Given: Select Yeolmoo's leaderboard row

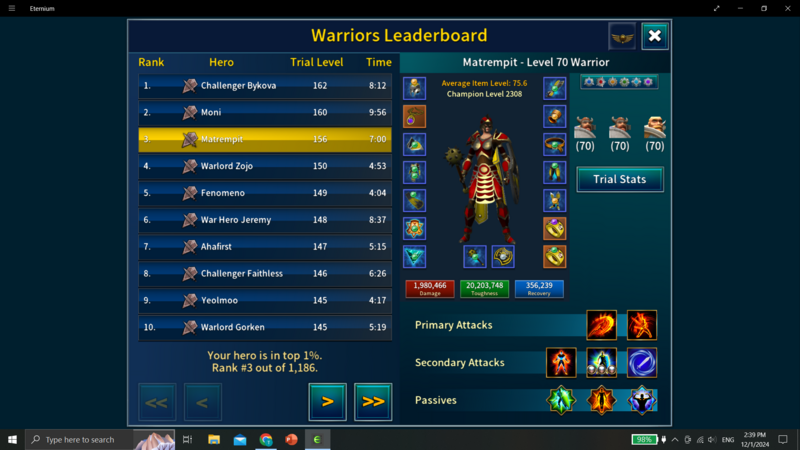Looking at the screenshot, I should tap(265, 300).
